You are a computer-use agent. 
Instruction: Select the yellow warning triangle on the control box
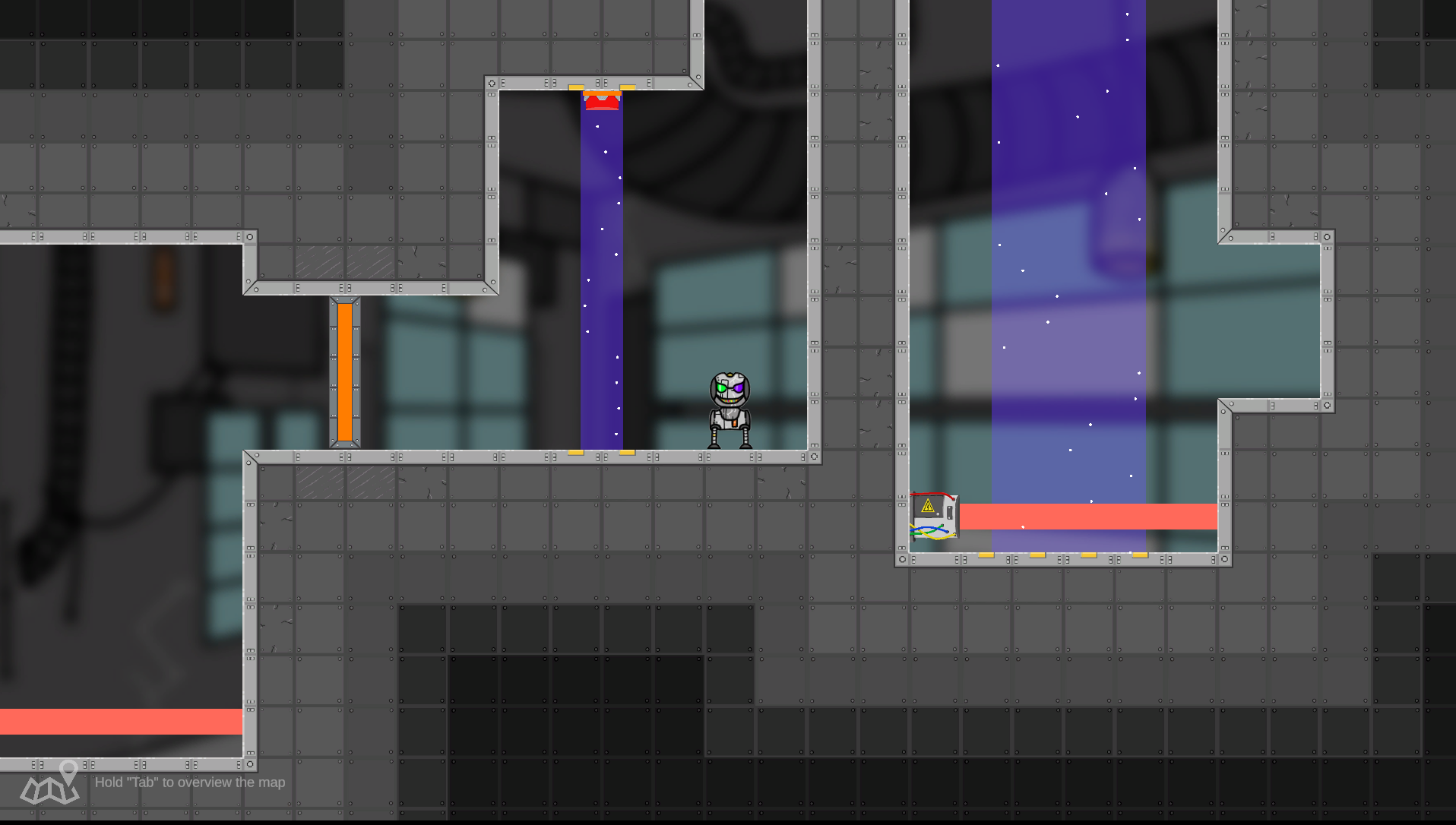(x=928, y=507)
